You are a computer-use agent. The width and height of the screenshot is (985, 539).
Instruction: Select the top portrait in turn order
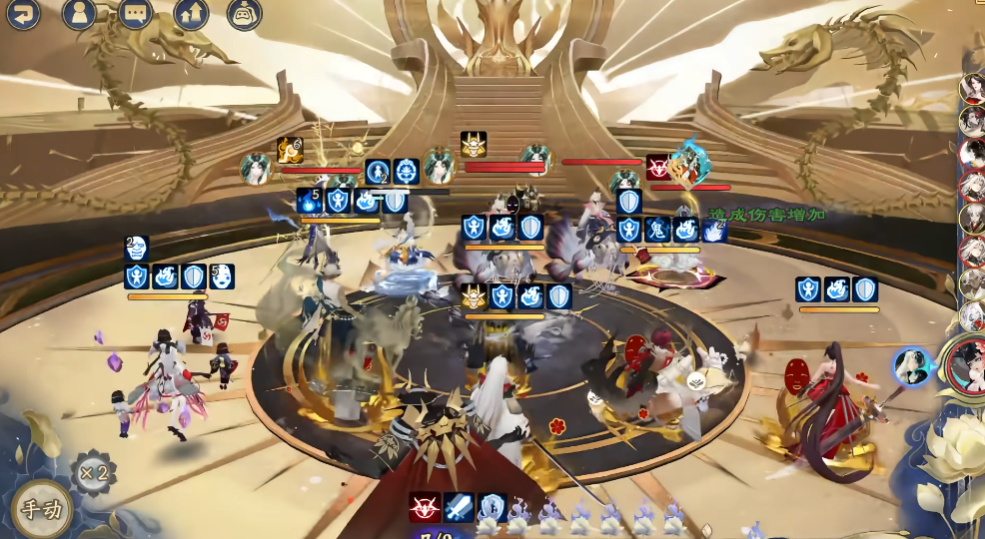pos(972,88)
